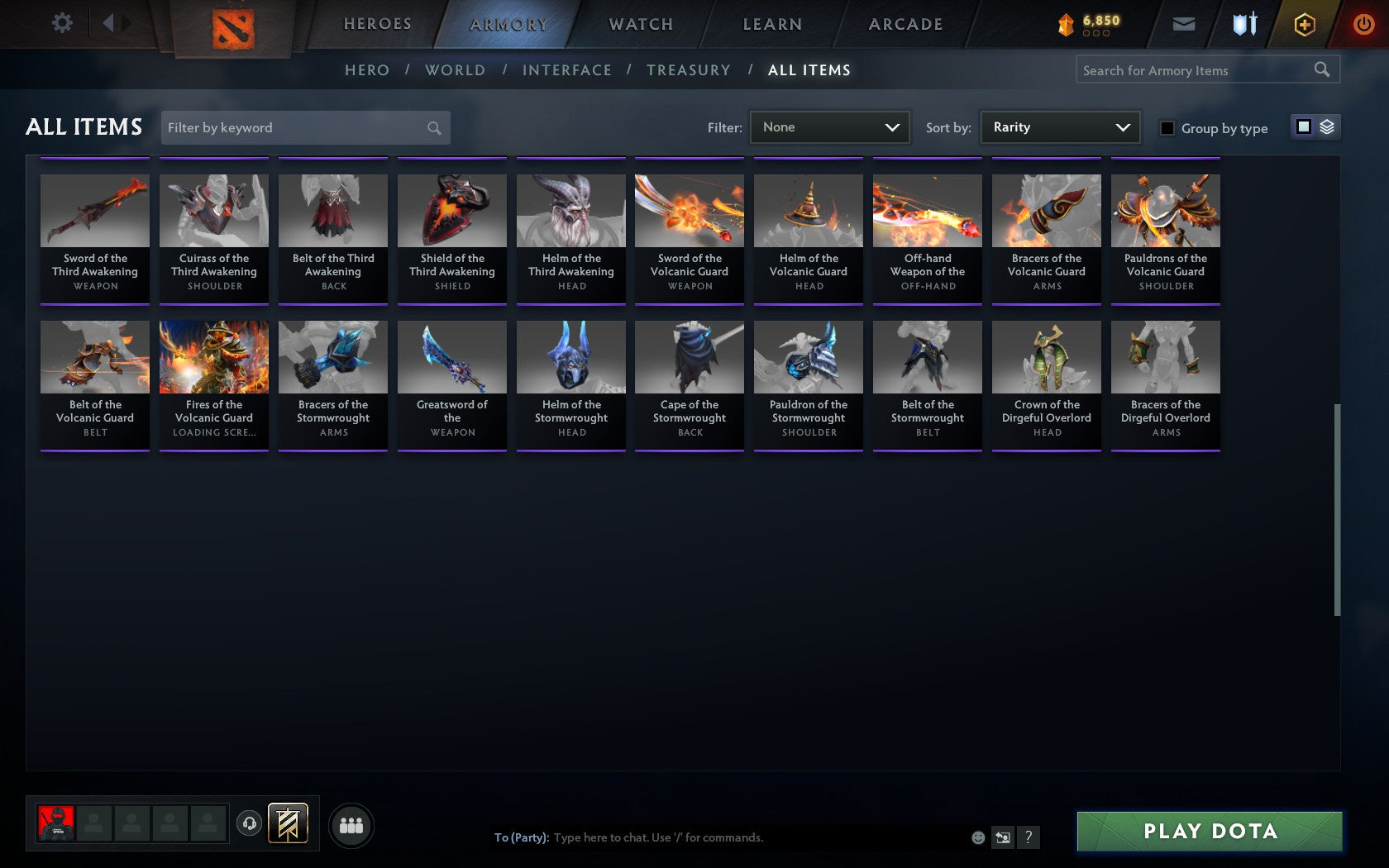Screen dimensions: 1389x868
Task: Open the Sort by Rarity dropdown
Action: (1059, 127)
